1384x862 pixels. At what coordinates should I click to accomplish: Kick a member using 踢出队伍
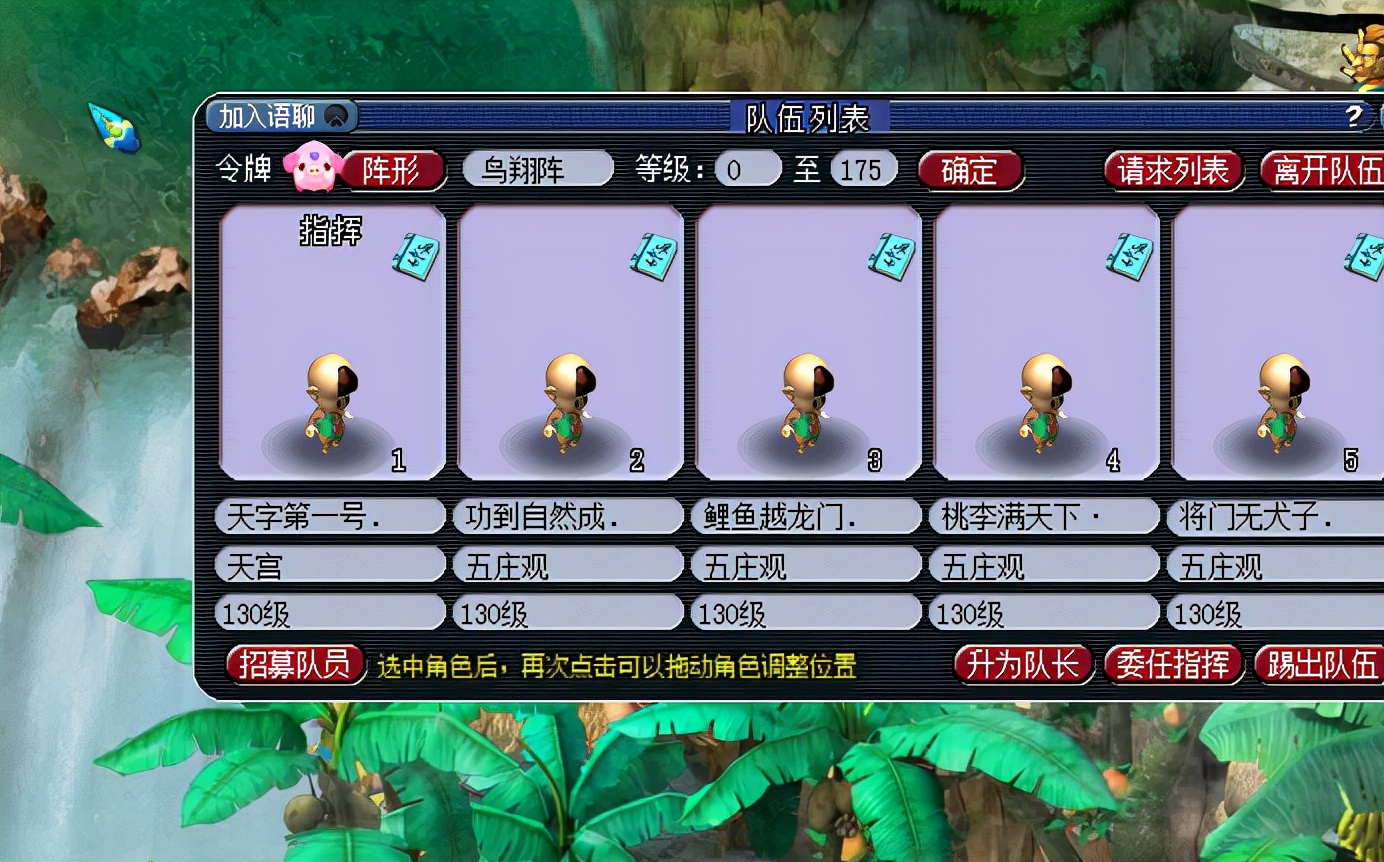point(1320,664)
